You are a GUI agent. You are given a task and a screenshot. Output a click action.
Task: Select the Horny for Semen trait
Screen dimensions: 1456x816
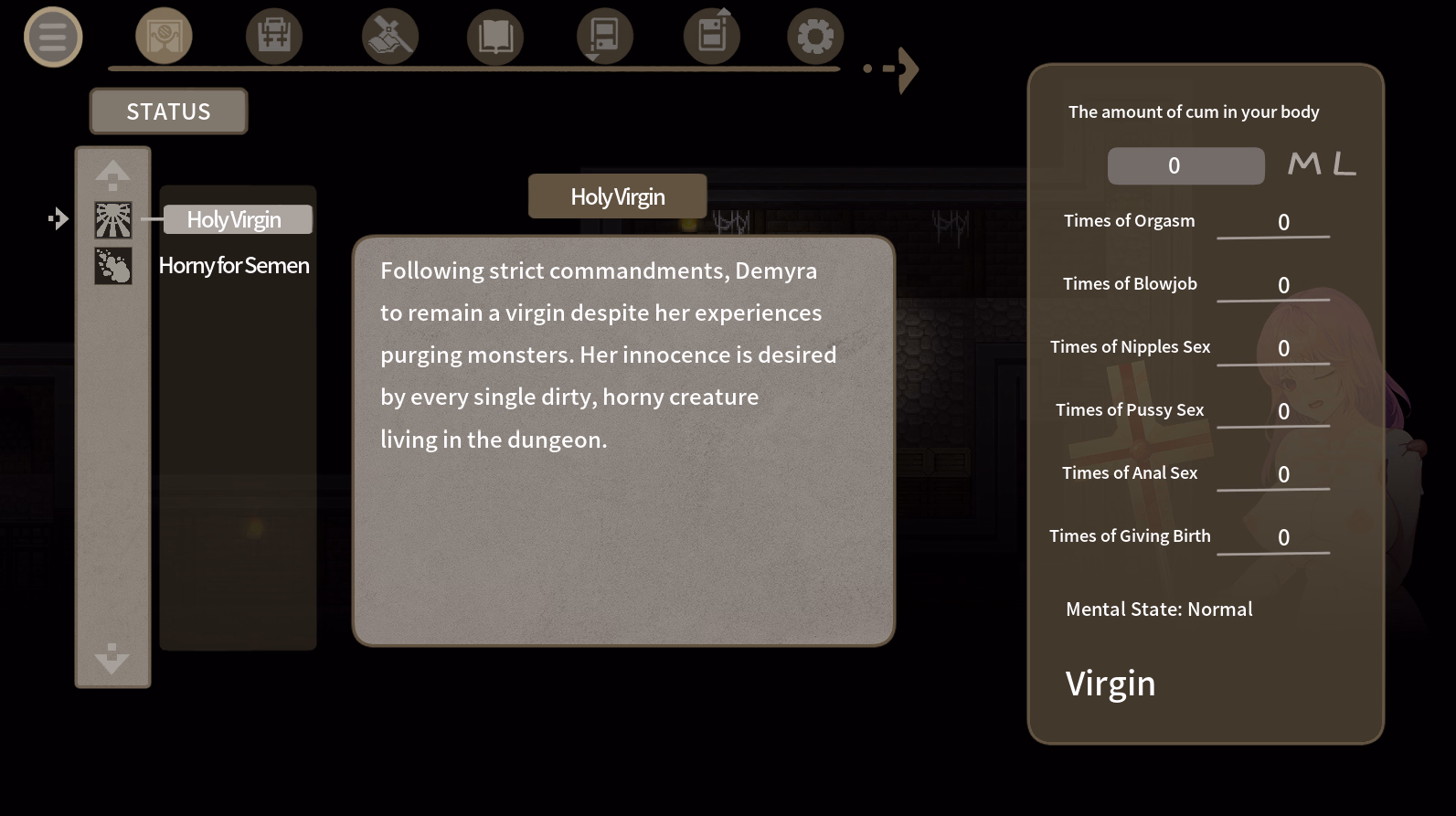[234, 265]
